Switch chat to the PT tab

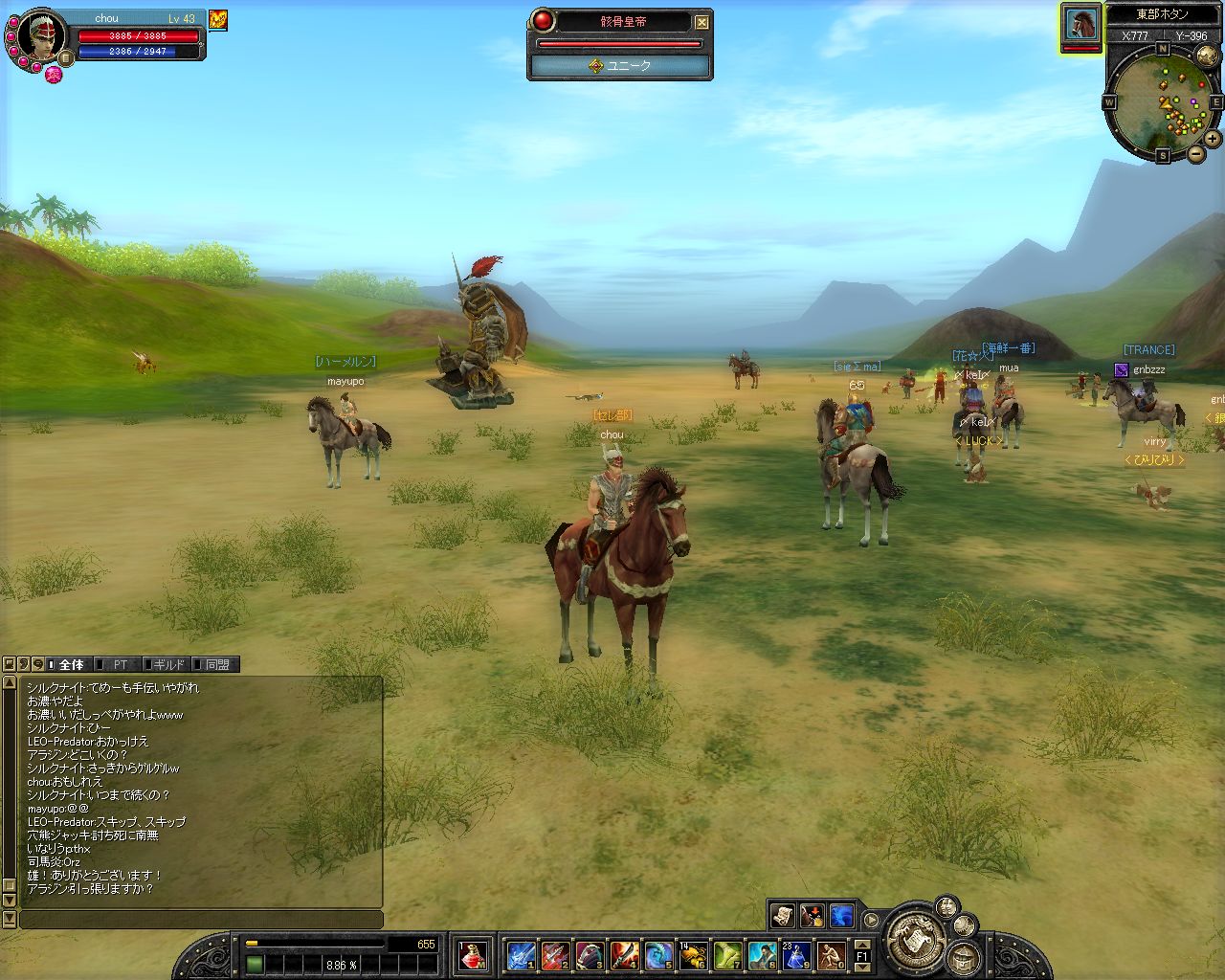pyautogui.click(x=120, y=664)
